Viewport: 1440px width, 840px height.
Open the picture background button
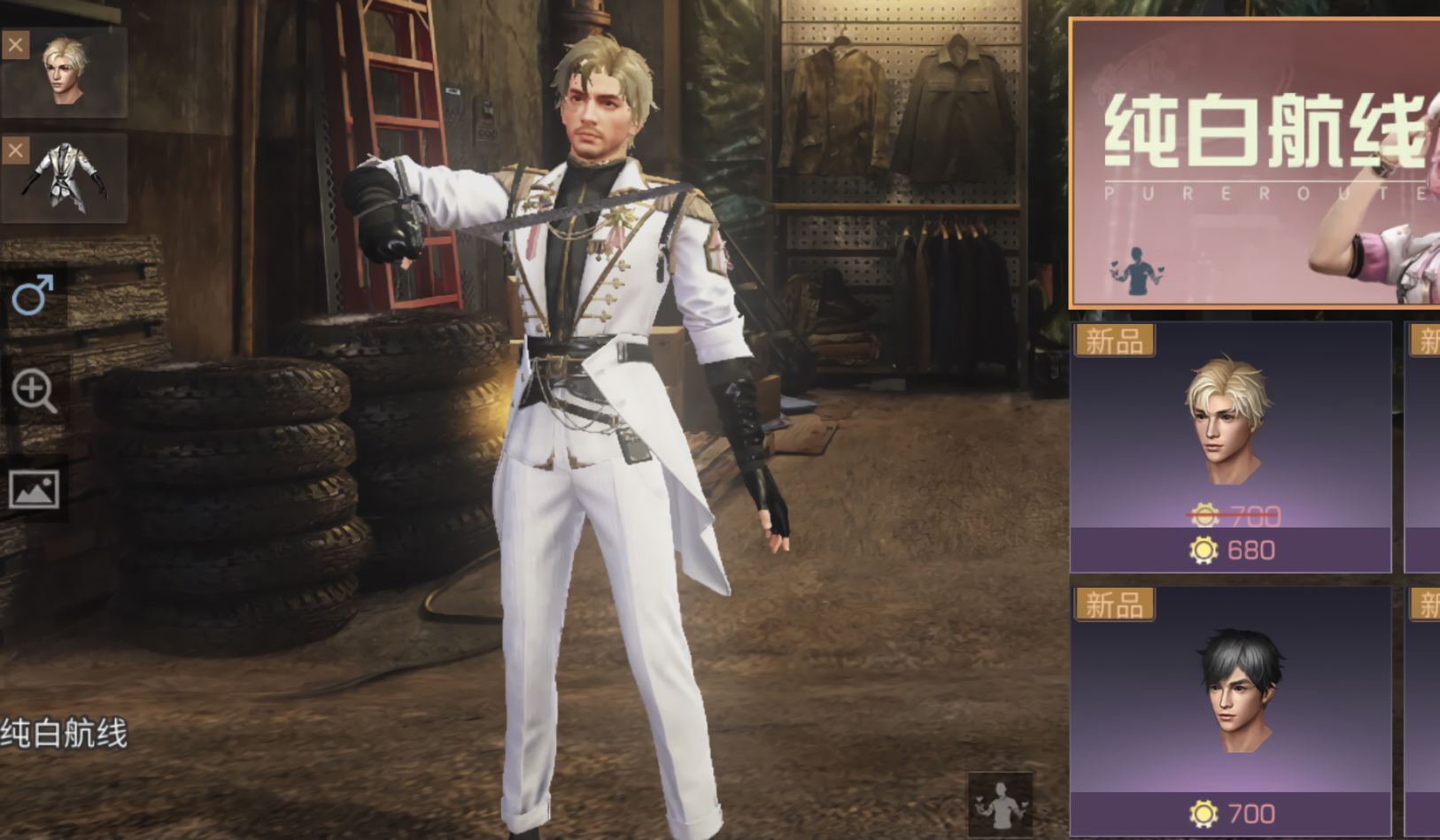click(x=35, y=489)
